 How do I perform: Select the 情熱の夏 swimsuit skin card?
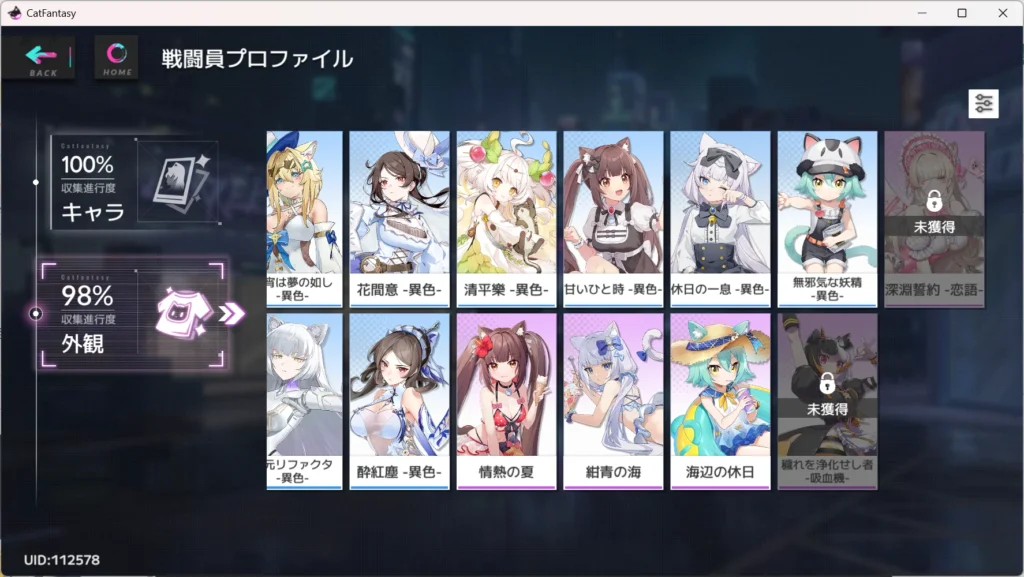tap(506, 400)
